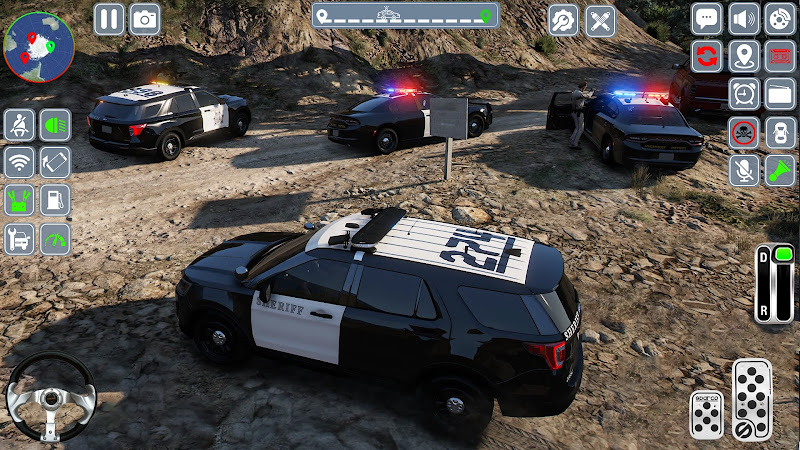Tap the camera view button
Screen dimensions: 800x450
(x=145, y=19)
